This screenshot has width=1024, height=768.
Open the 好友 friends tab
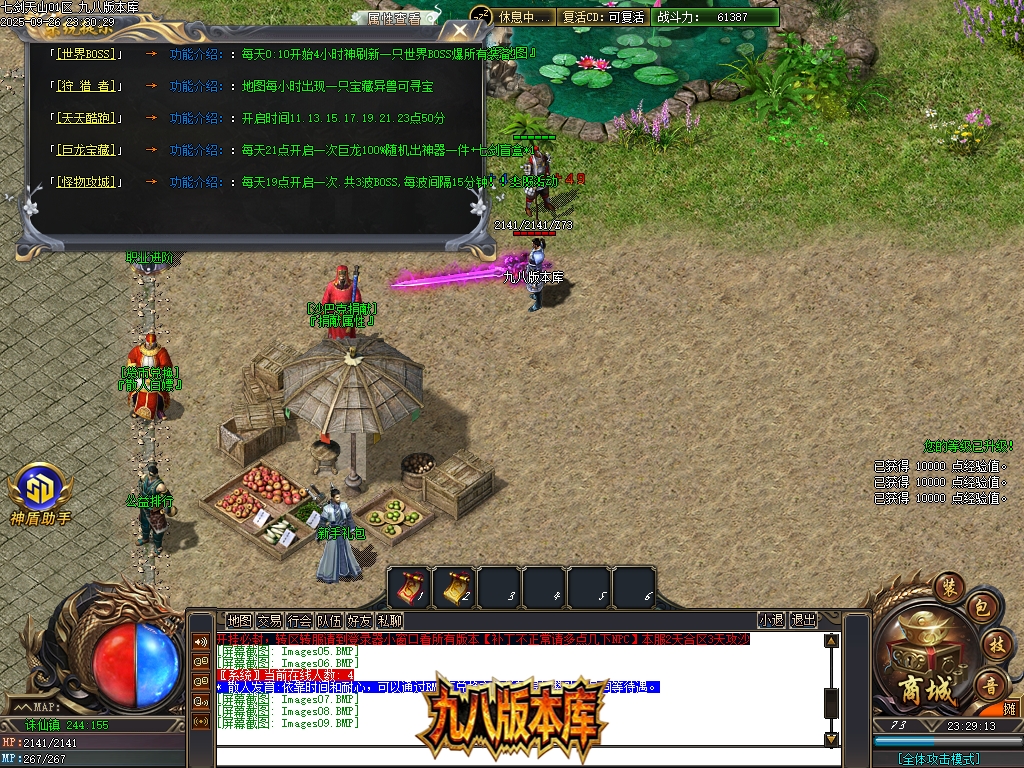point(359,621)
